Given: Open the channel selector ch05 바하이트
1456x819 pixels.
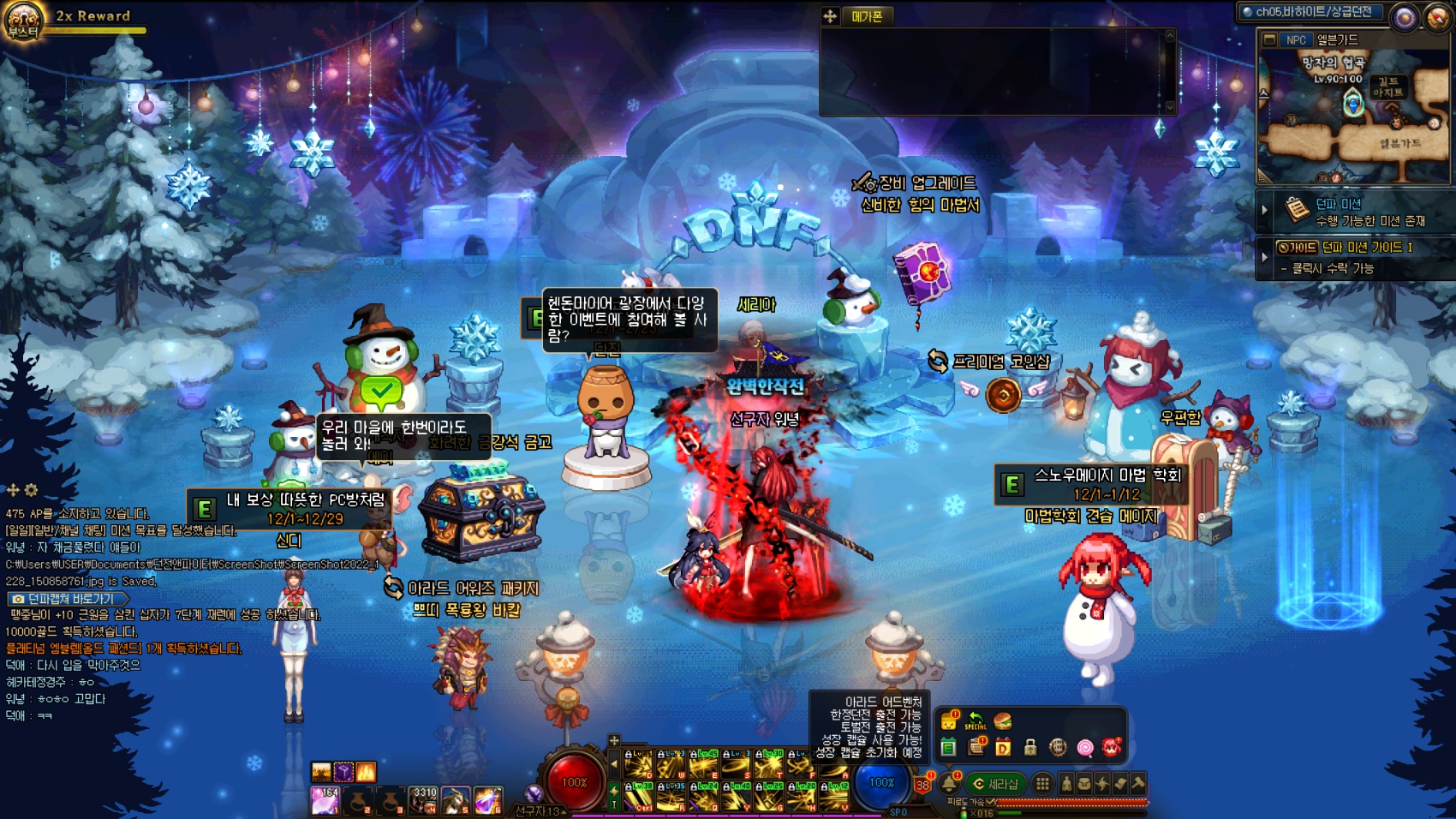Looking at the screenshot, I should pos(1310,12).
